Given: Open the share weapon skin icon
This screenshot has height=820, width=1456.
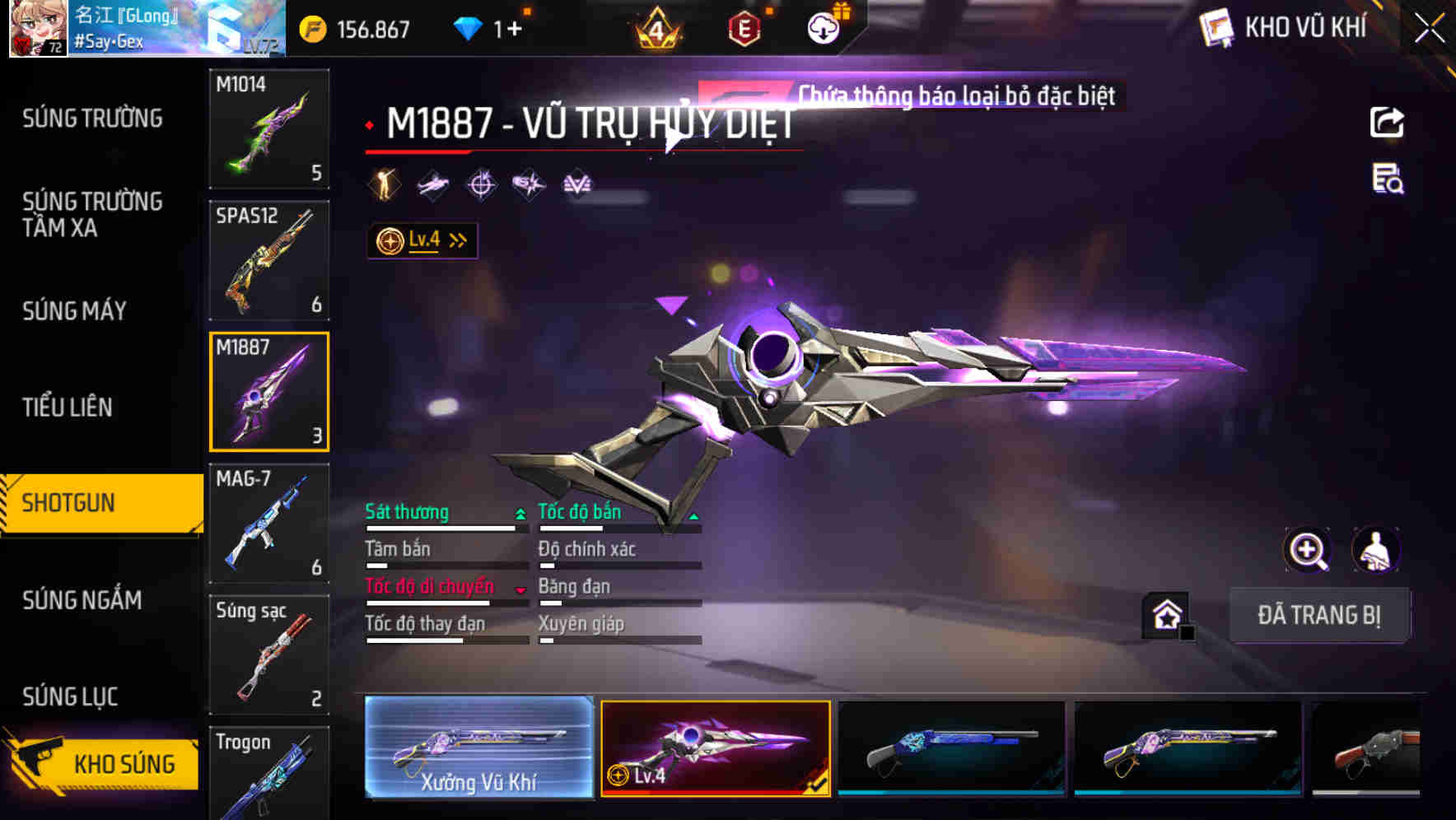Looking at the screenshot, I should coord(1386,122).
